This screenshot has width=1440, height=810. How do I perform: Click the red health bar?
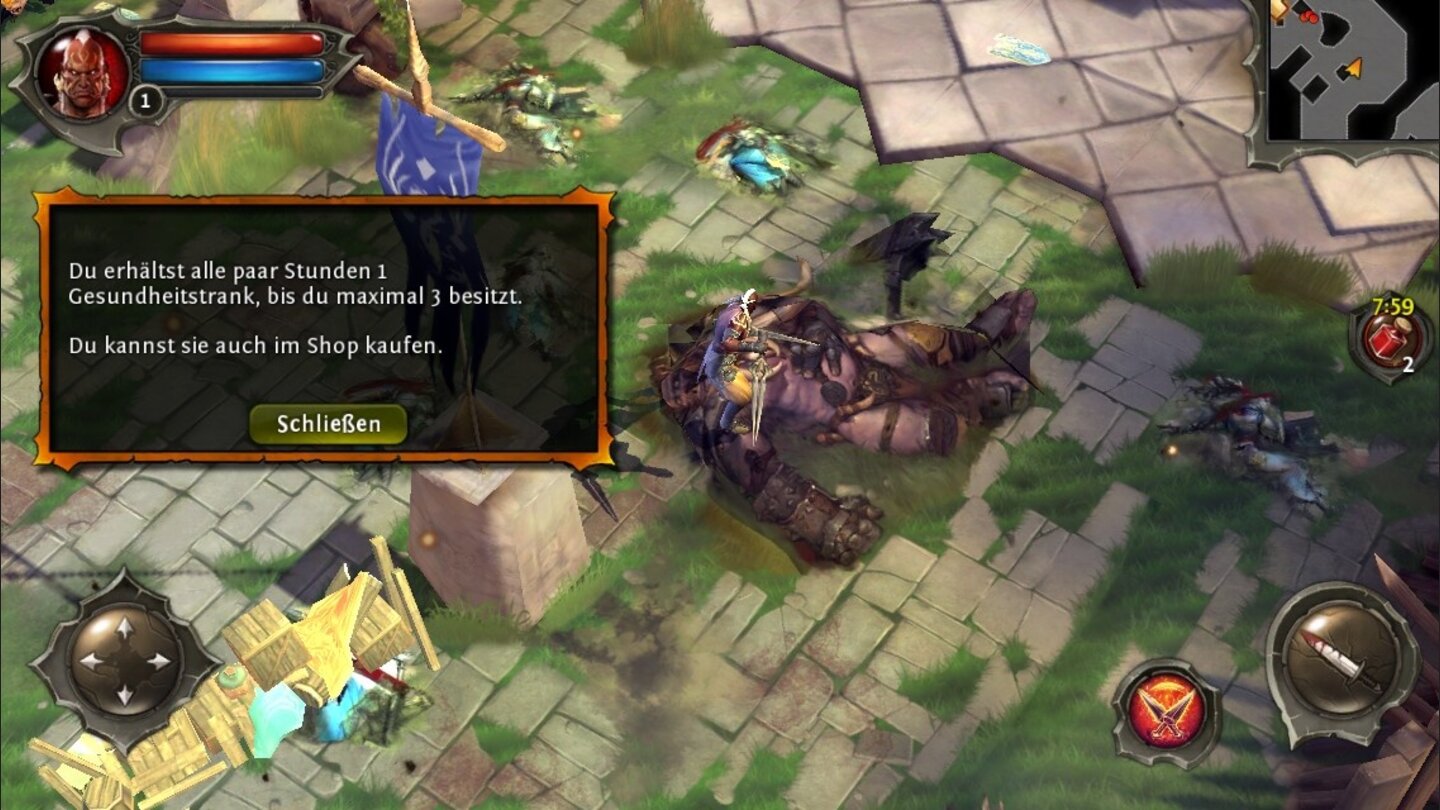click(235, 42)
